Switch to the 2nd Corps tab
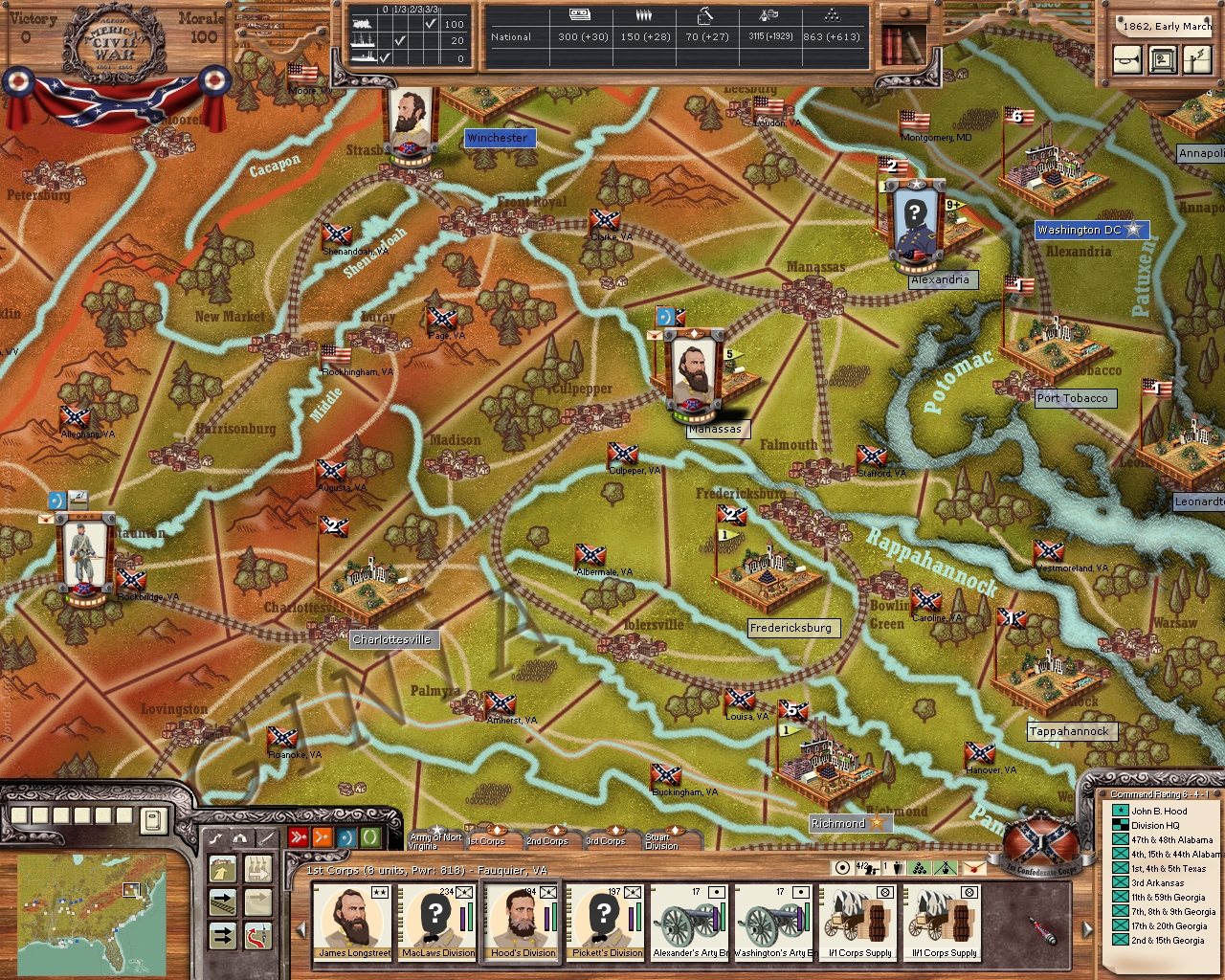Screen dimensions: 1225x980 pyautogui.click(x=547, y=839)
